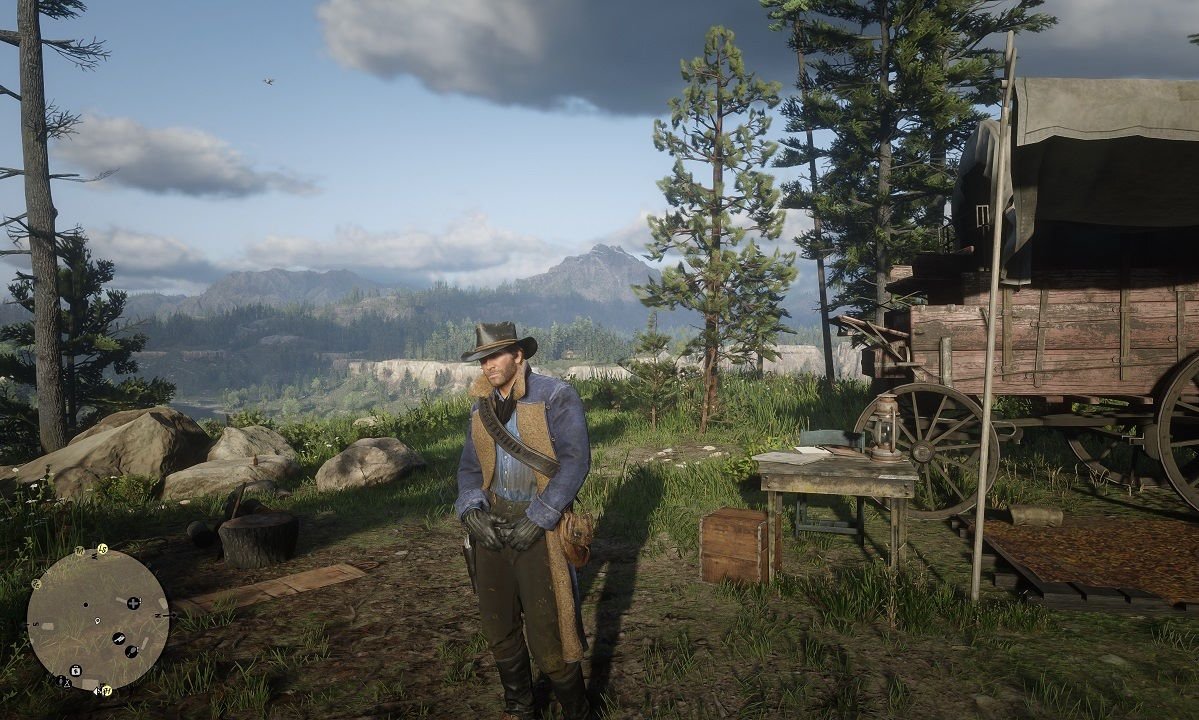
Task: Choose the yellow M mission marker
Action: pyautogui.click(x=80, y=551)
